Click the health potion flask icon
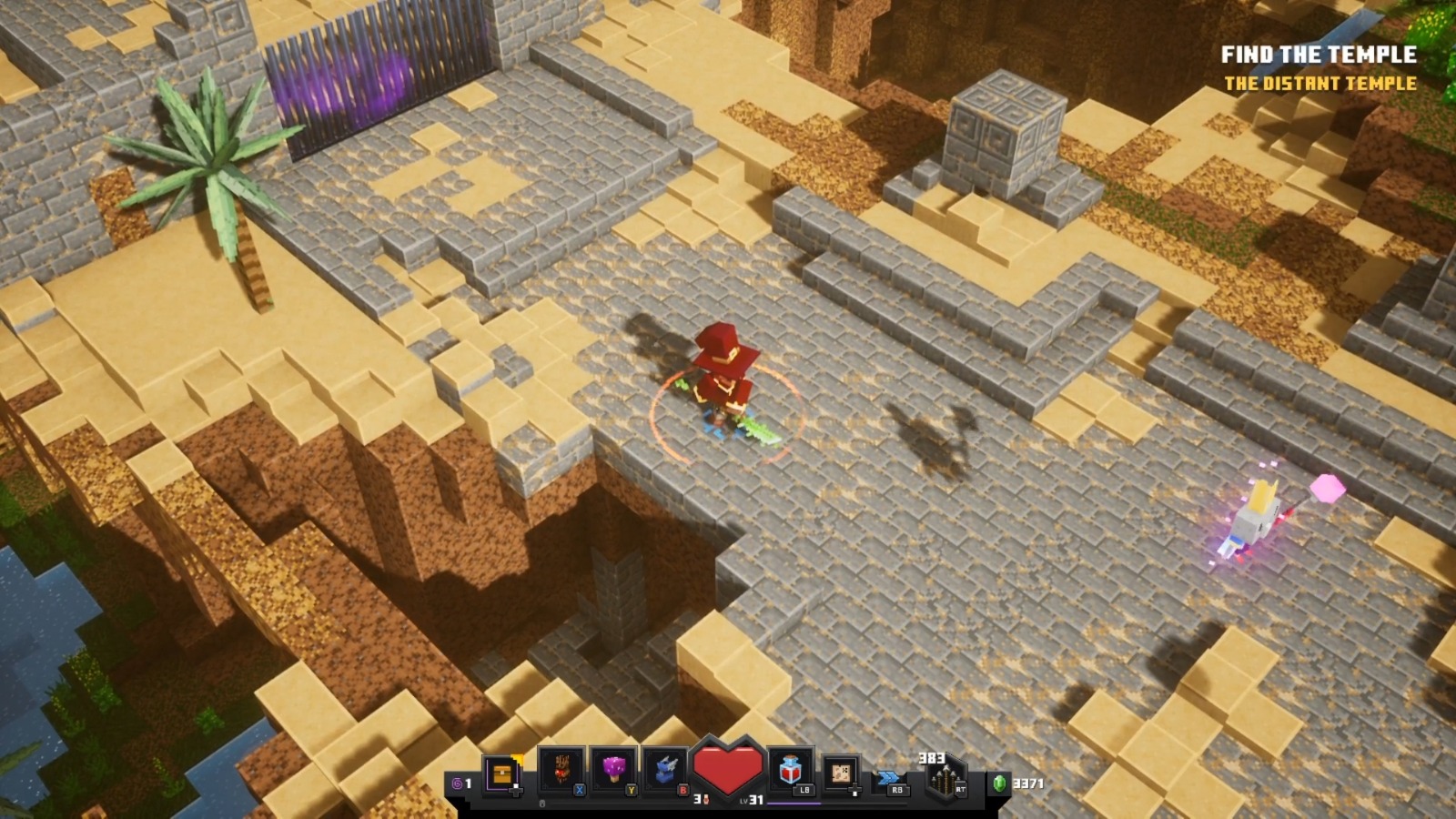Viewport: 1456px width, 819px height. [791, 770]
